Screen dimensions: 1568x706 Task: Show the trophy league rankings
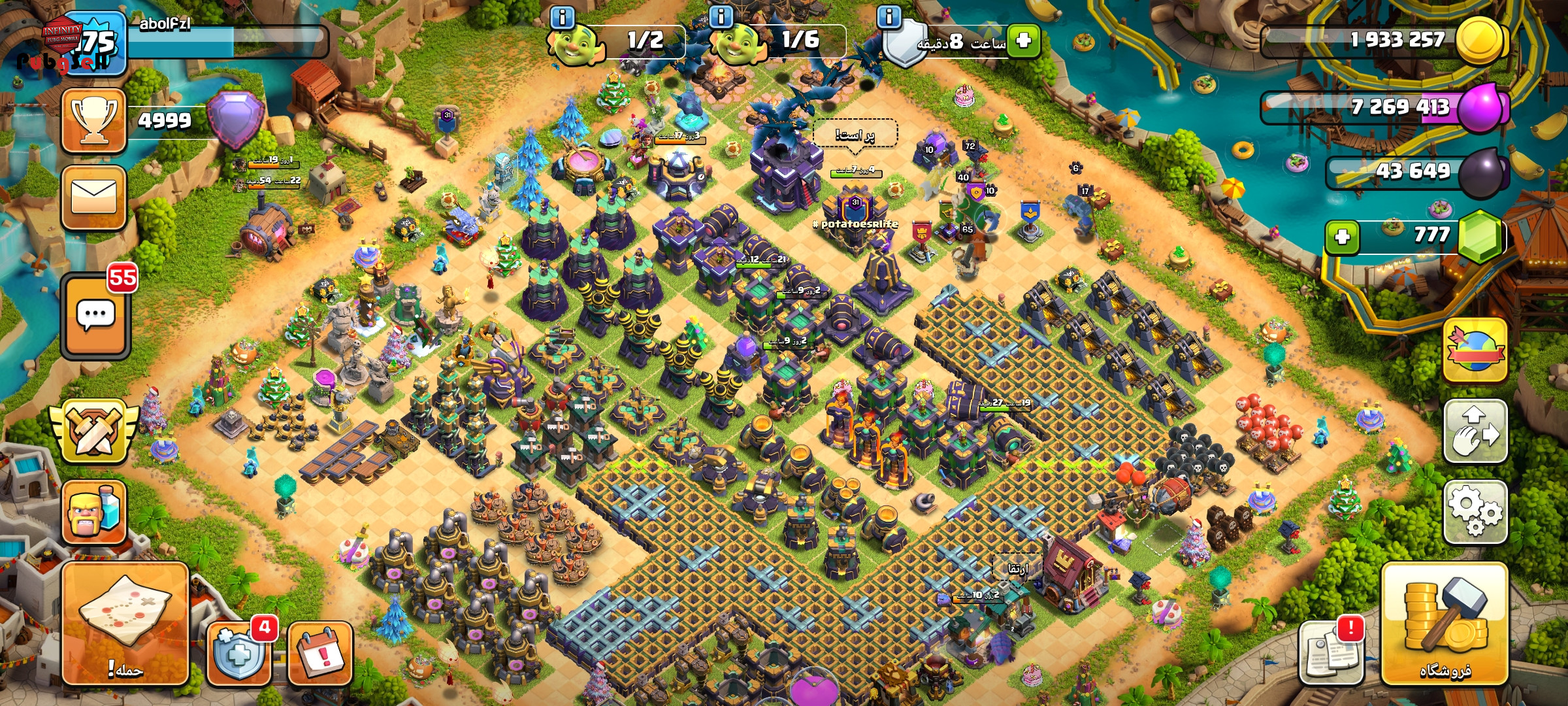tap(94, 121)
